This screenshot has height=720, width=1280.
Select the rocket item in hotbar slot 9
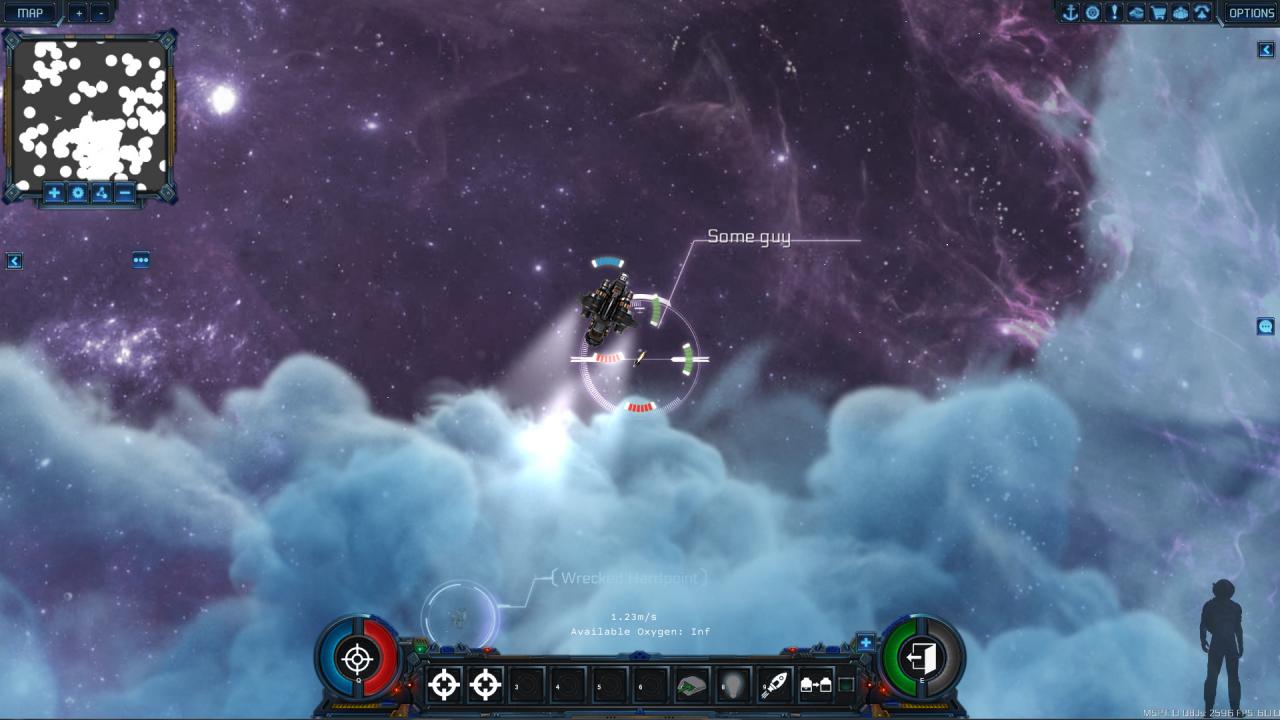pyautogui.click(x=775, y=686)
